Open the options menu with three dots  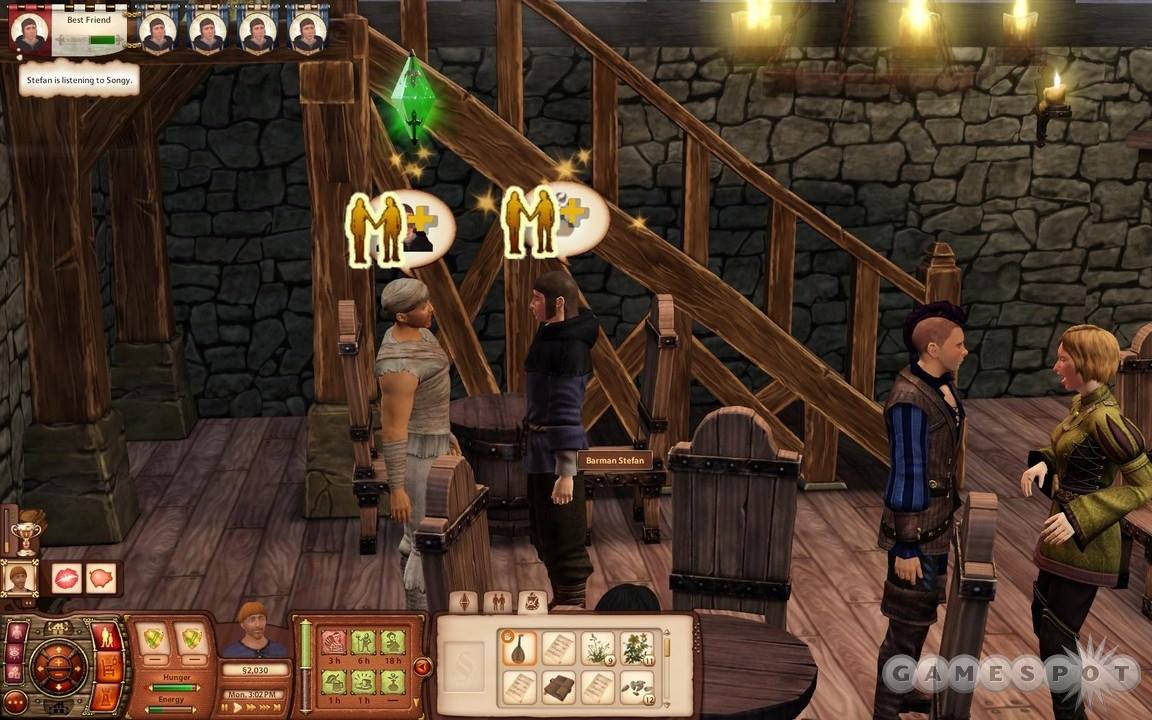click(15, 701)
